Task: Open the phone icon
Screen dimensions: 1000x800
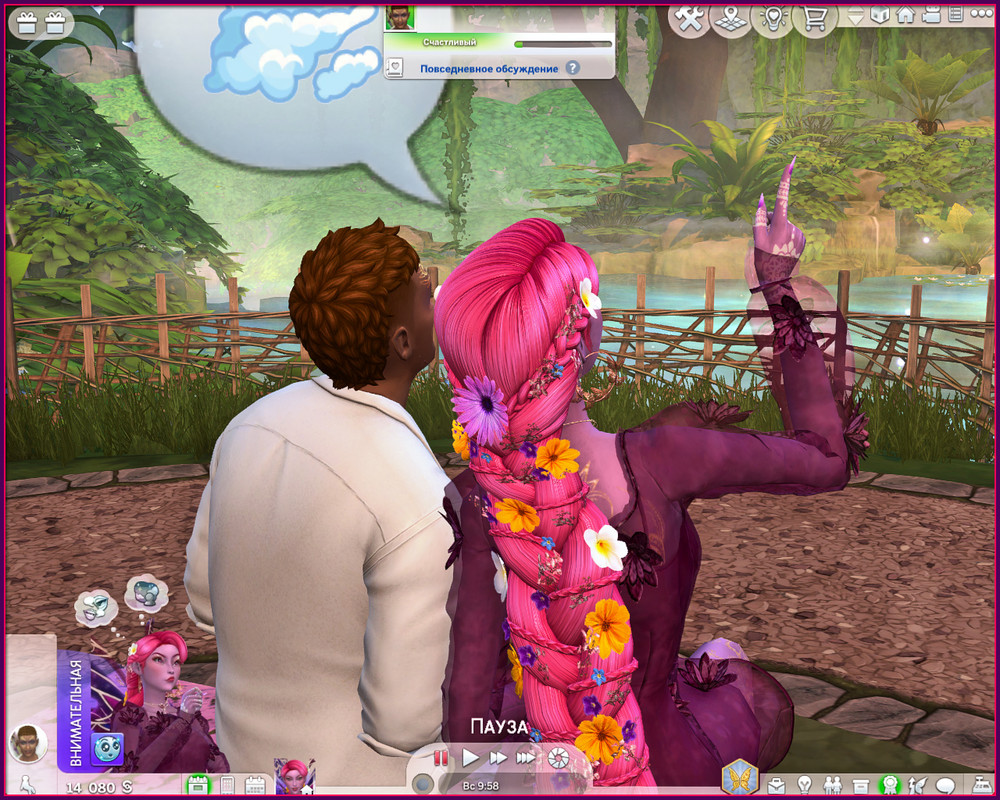Action: 226,785
